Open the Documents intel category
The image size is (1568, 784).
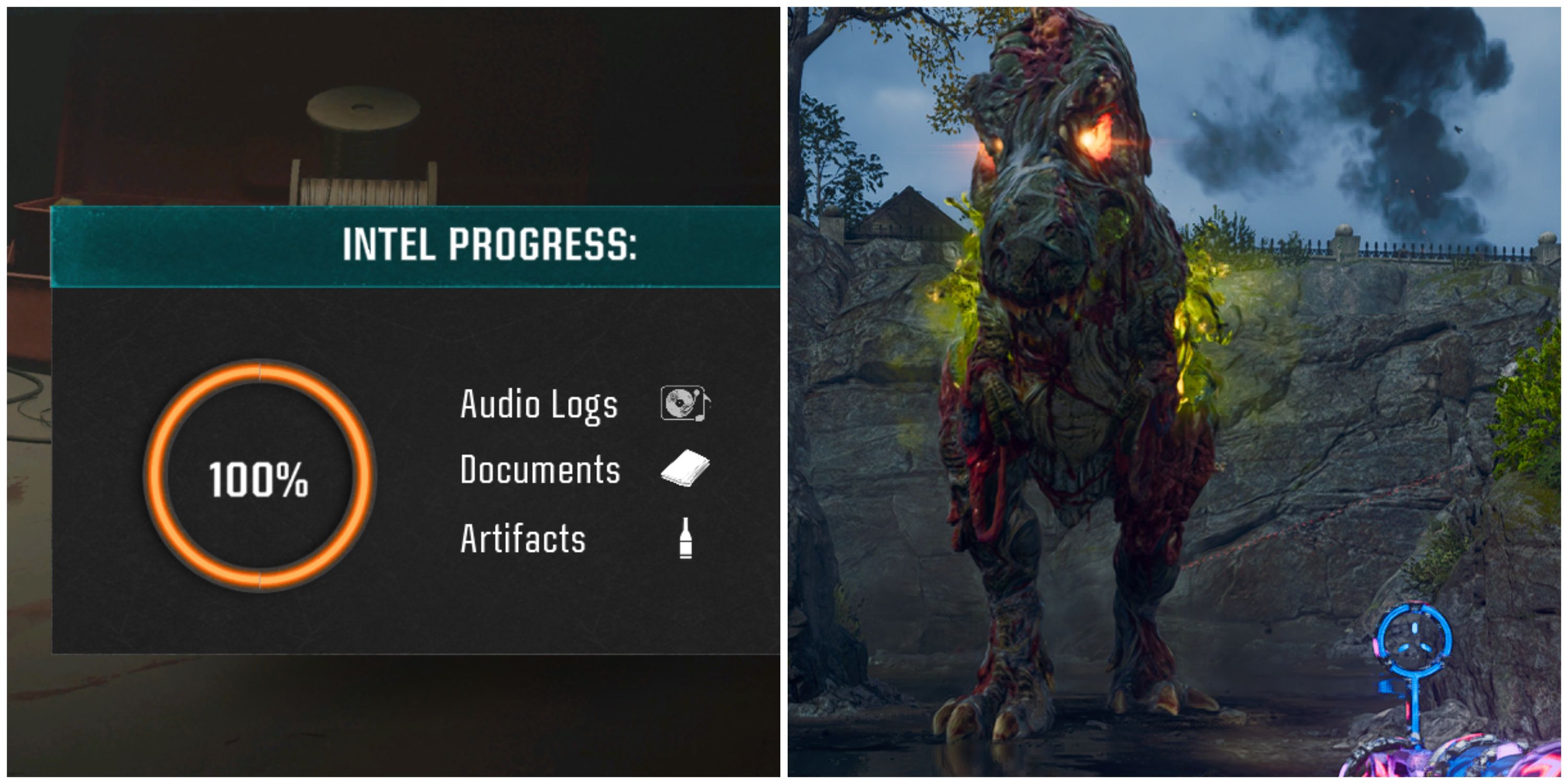[540, 470]
